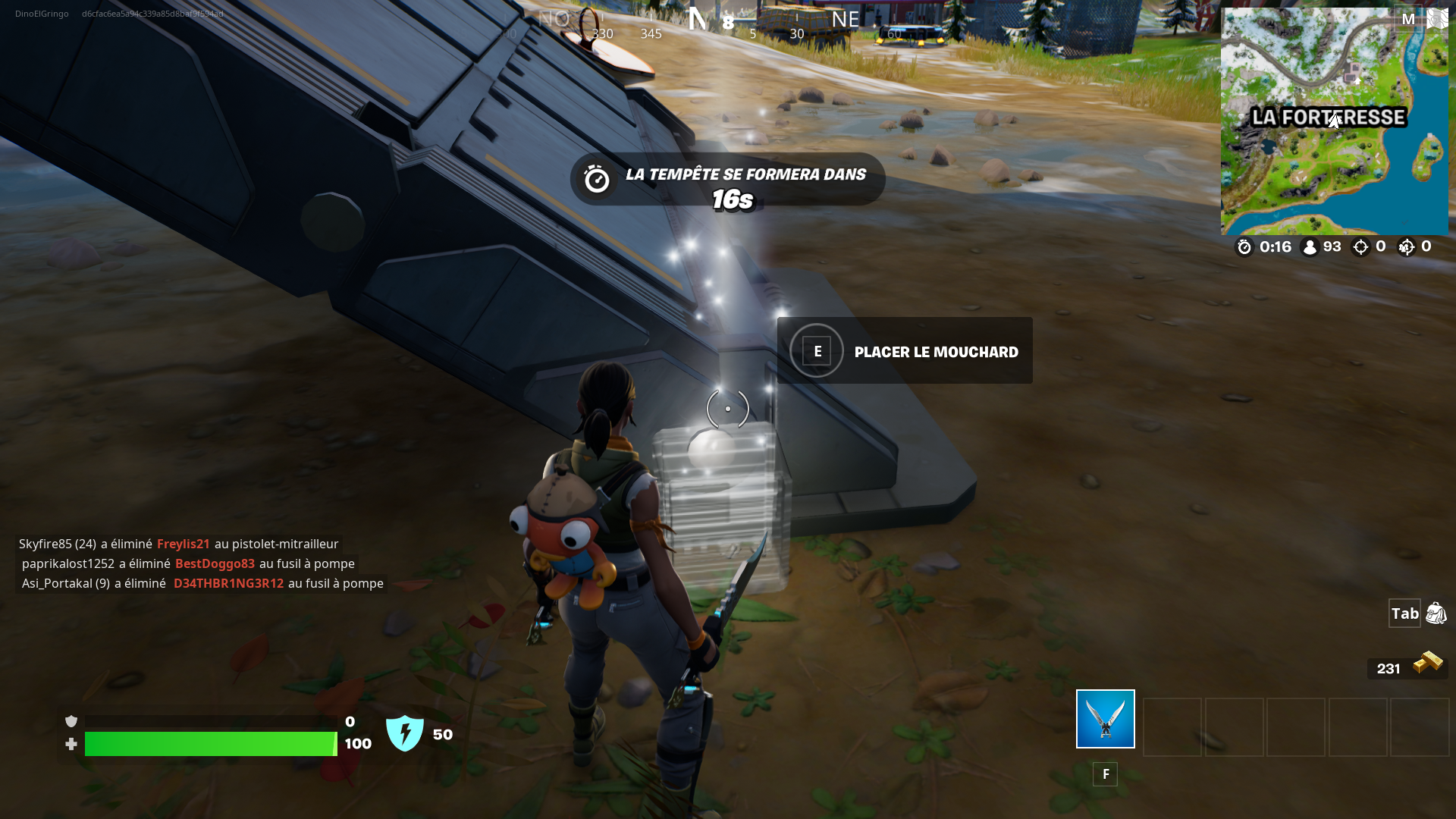Viewport: 1456px width, 819px height.
Task: Click the empty shield bar
Action: (211, 721)
